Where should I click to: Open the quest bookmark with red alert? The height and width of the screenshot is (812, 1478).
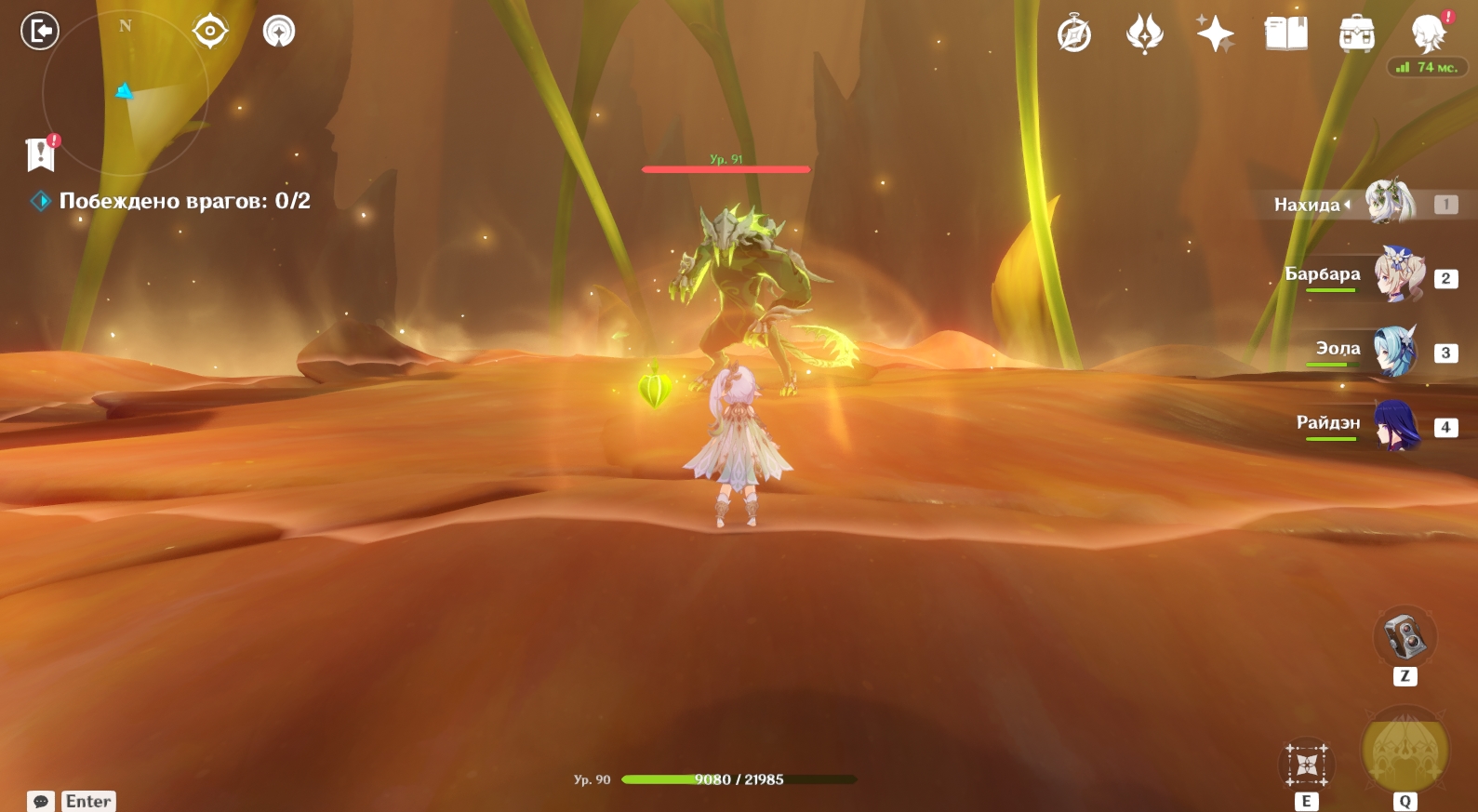click(x=41, y=154)
